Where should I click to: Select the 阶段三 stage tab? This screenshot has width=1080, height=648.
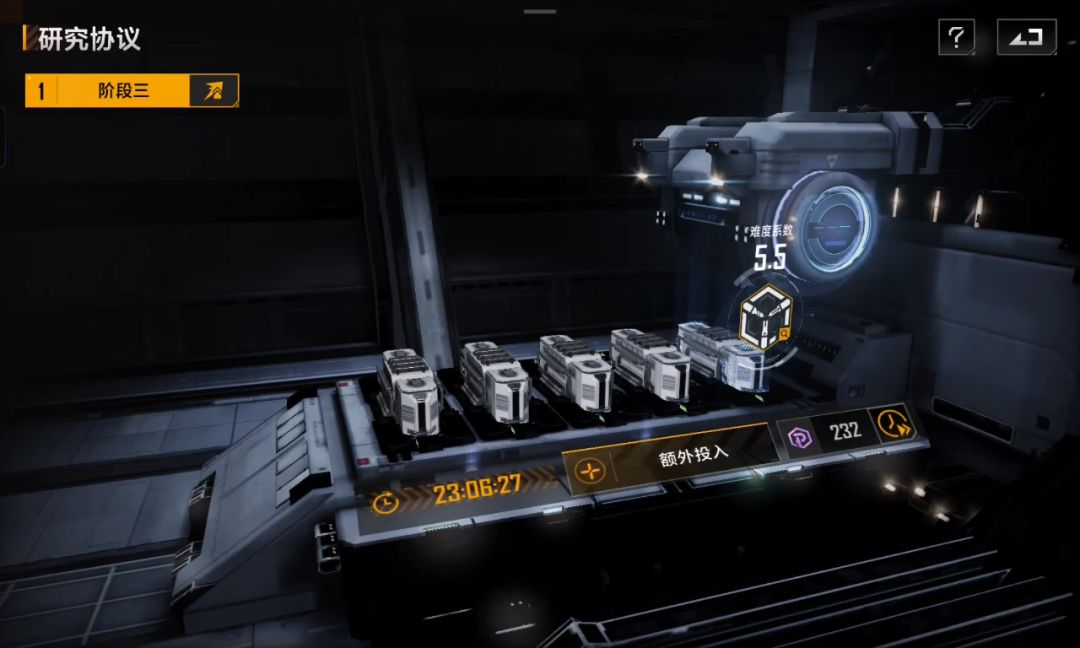click(x=124, y=91)
